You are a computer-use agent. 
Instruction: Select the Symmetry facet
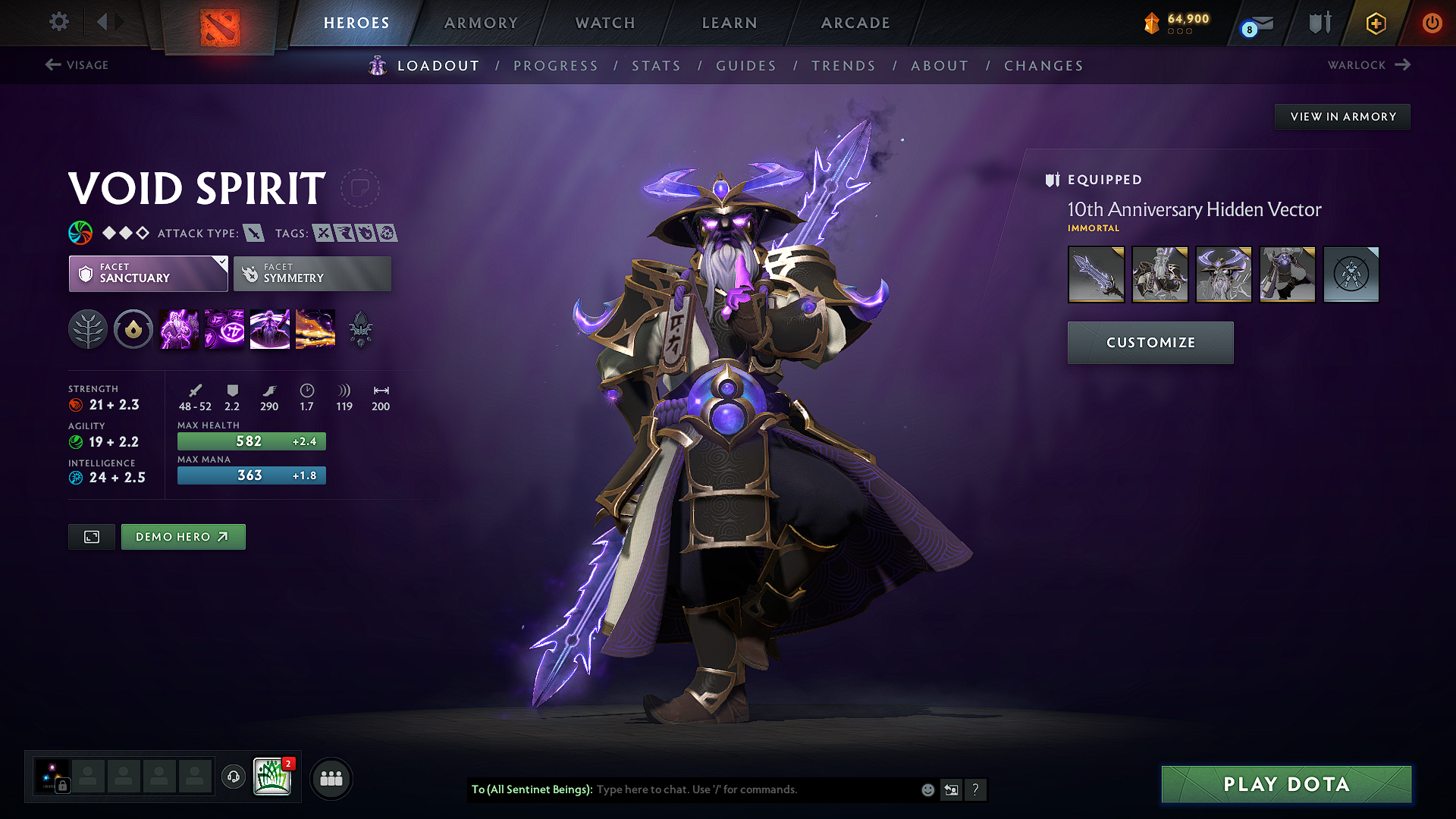(312, 273)
